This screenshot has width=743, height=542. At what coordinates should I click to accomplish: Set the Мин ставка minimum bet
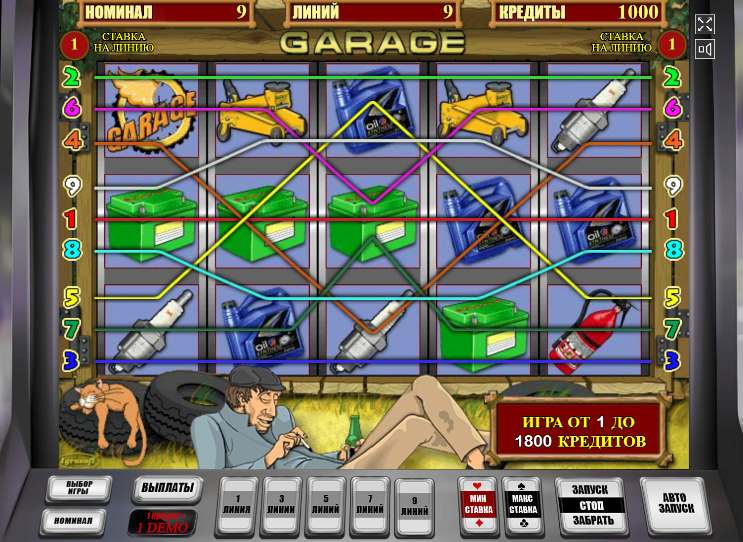pyautogui.click(x=476, y=503)
